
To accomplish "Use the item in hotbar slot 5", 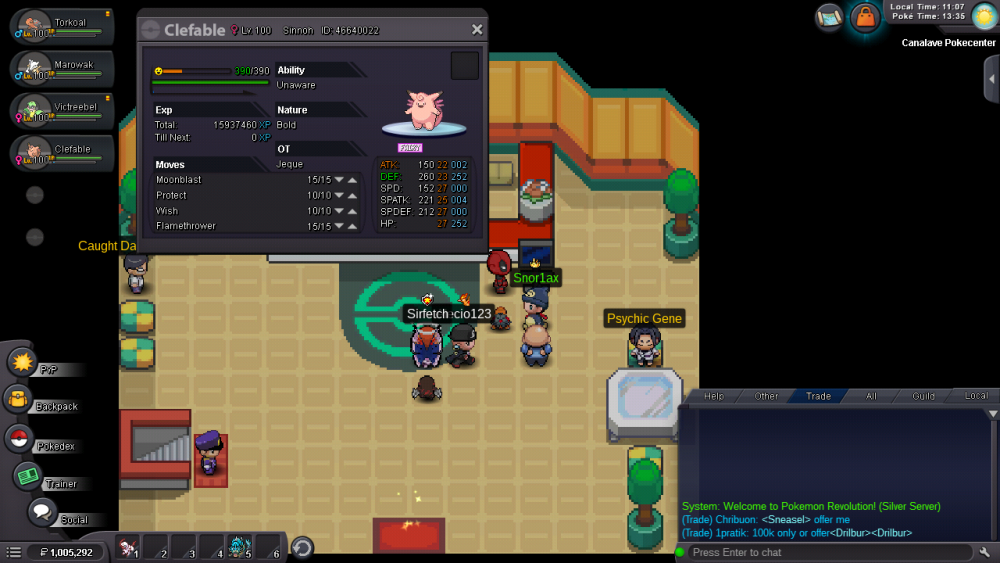I will (239, 547).
